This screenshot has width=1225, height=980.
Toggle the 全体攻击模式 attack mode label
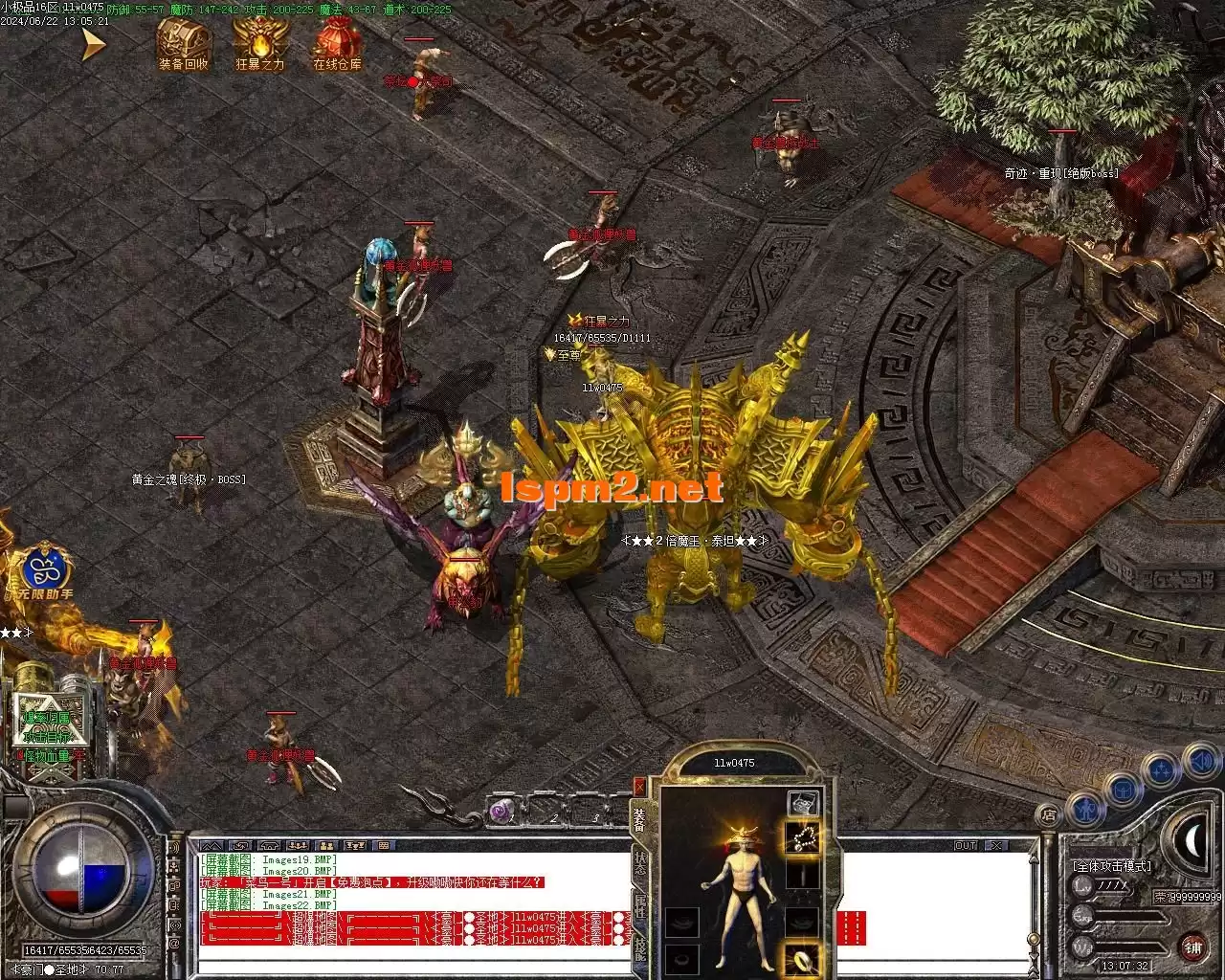pyautogui.click(x=1112, y=865)
